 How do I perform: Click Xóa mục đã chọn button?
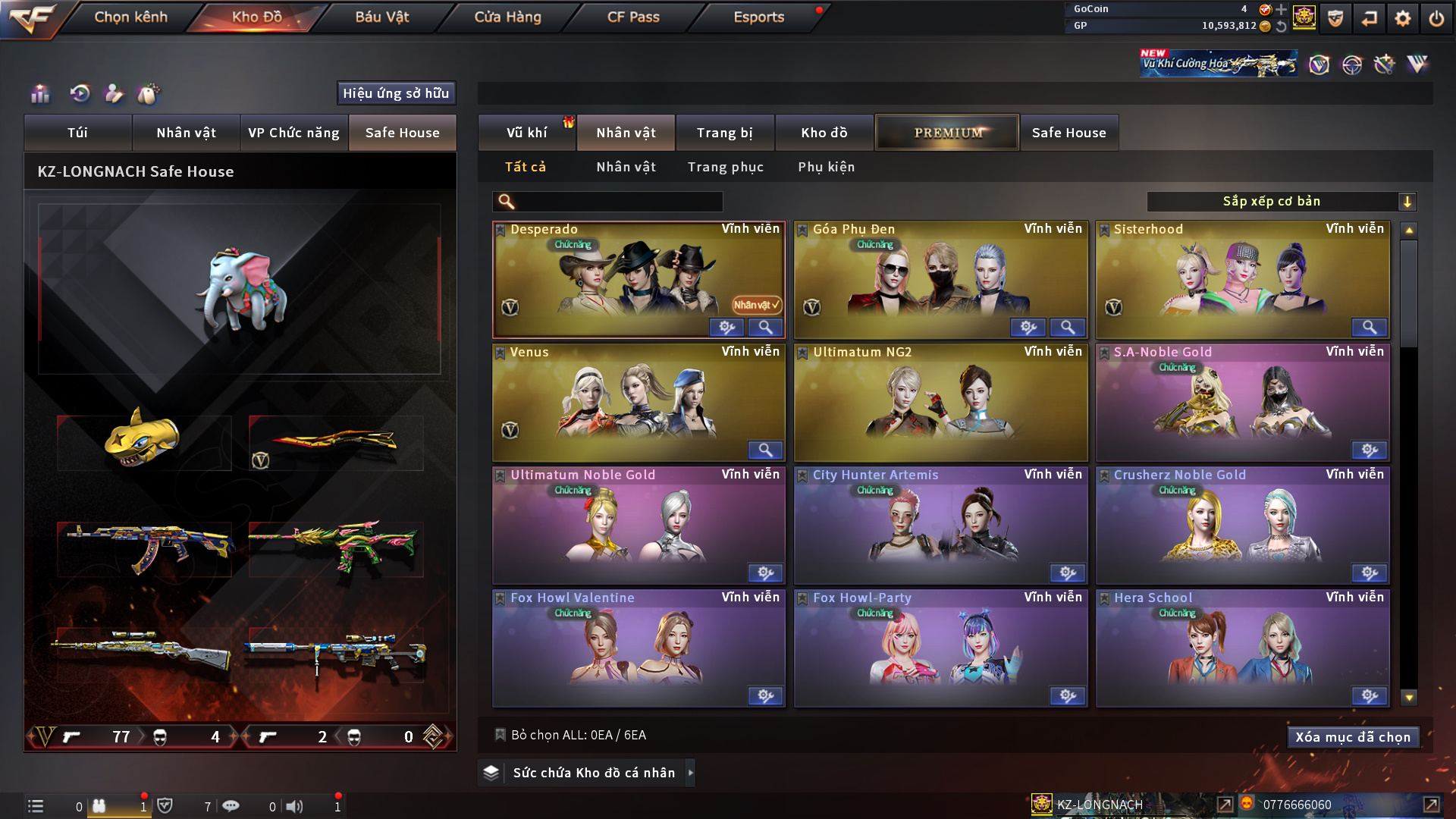[1353, 737]
